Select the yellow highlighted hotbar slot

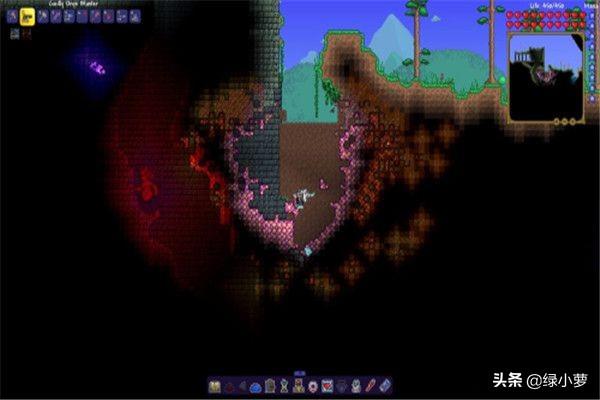(28, 16)
